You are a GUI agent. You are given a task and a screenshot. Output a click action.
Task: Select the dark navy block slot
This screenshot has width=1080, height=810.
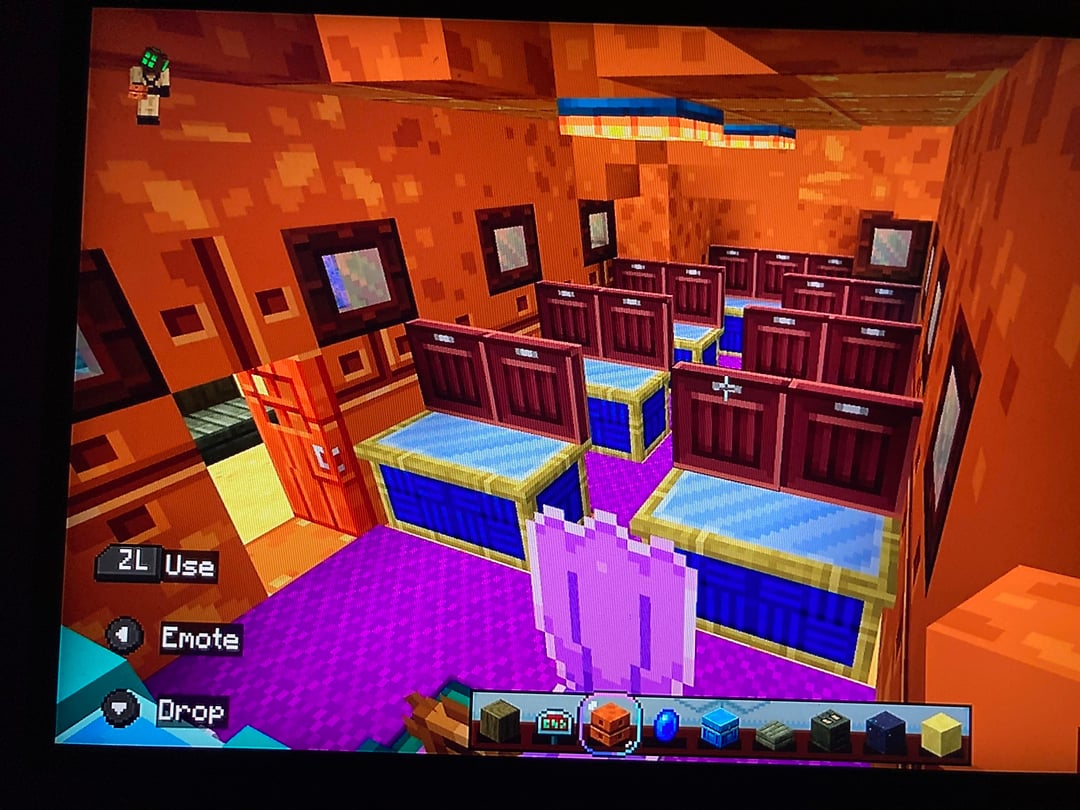[x=885, y=731]
